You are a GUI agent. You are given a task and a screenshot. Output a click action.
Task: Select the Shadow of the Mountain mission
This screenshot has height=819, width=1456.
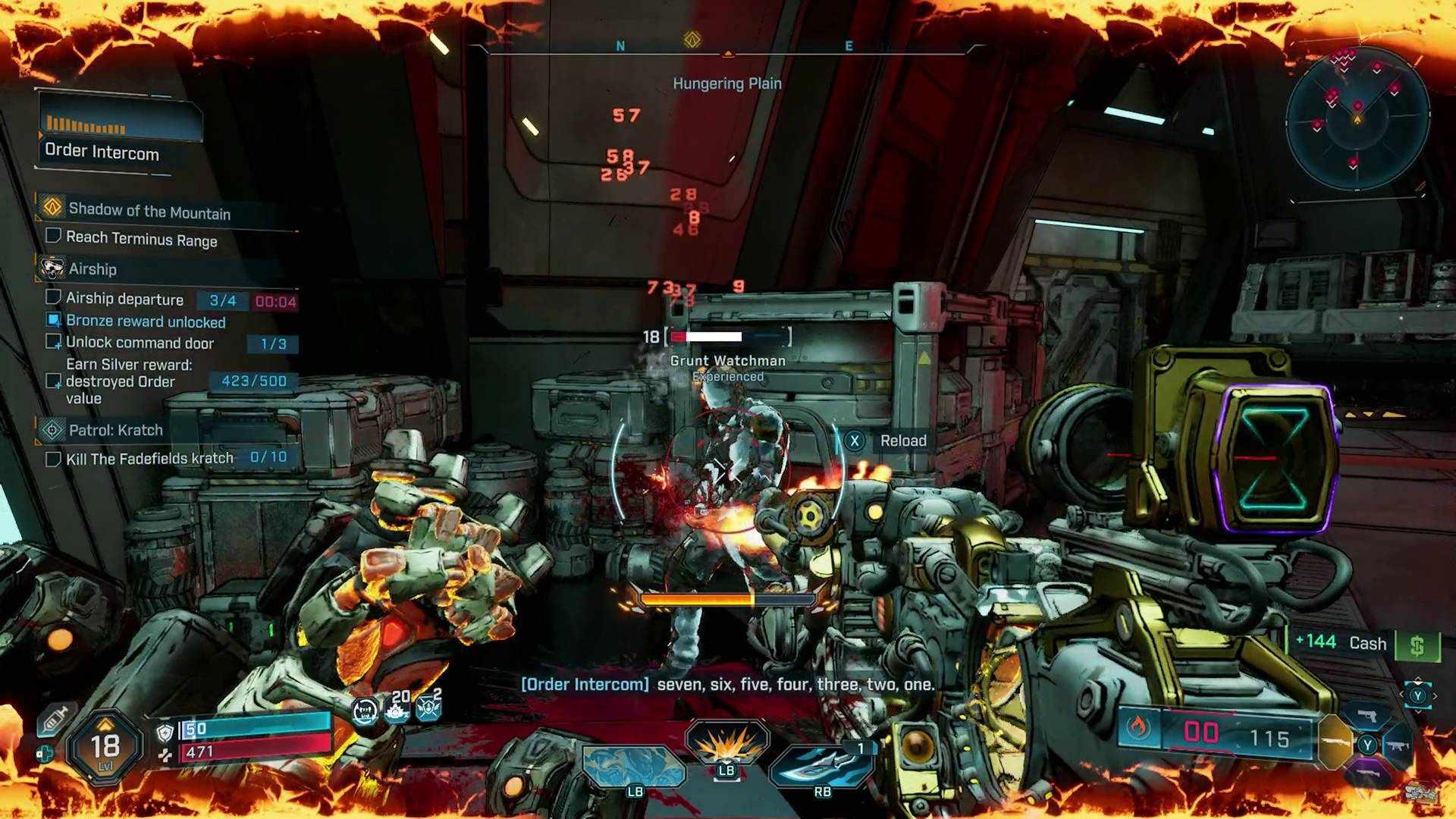click(x=149, y=211)
